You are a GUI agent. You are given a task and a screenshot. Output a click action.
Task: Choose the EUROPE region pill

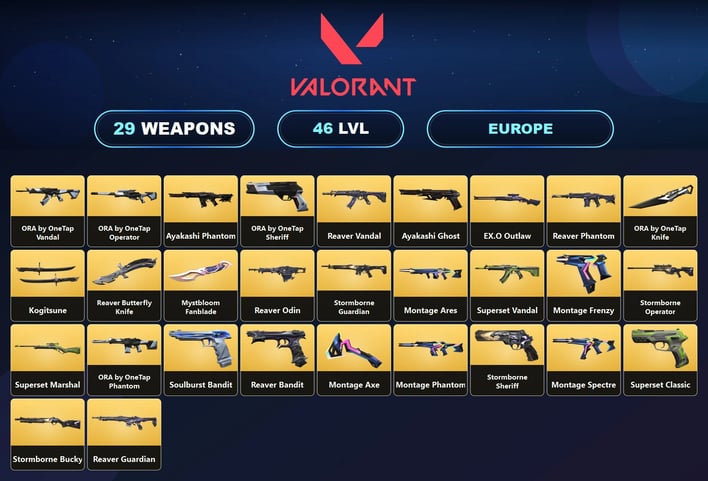520,129
